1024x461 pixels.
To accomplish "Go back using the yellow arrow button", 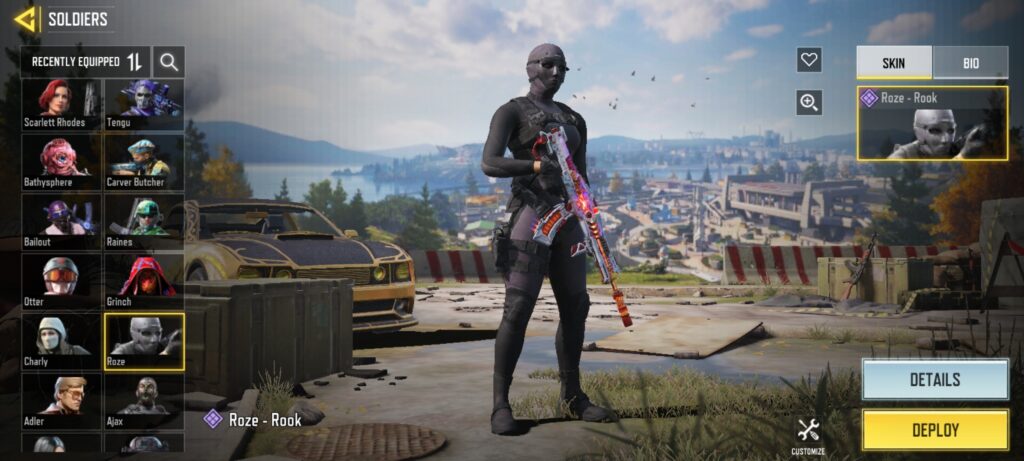I will click(x=26, y=18).
